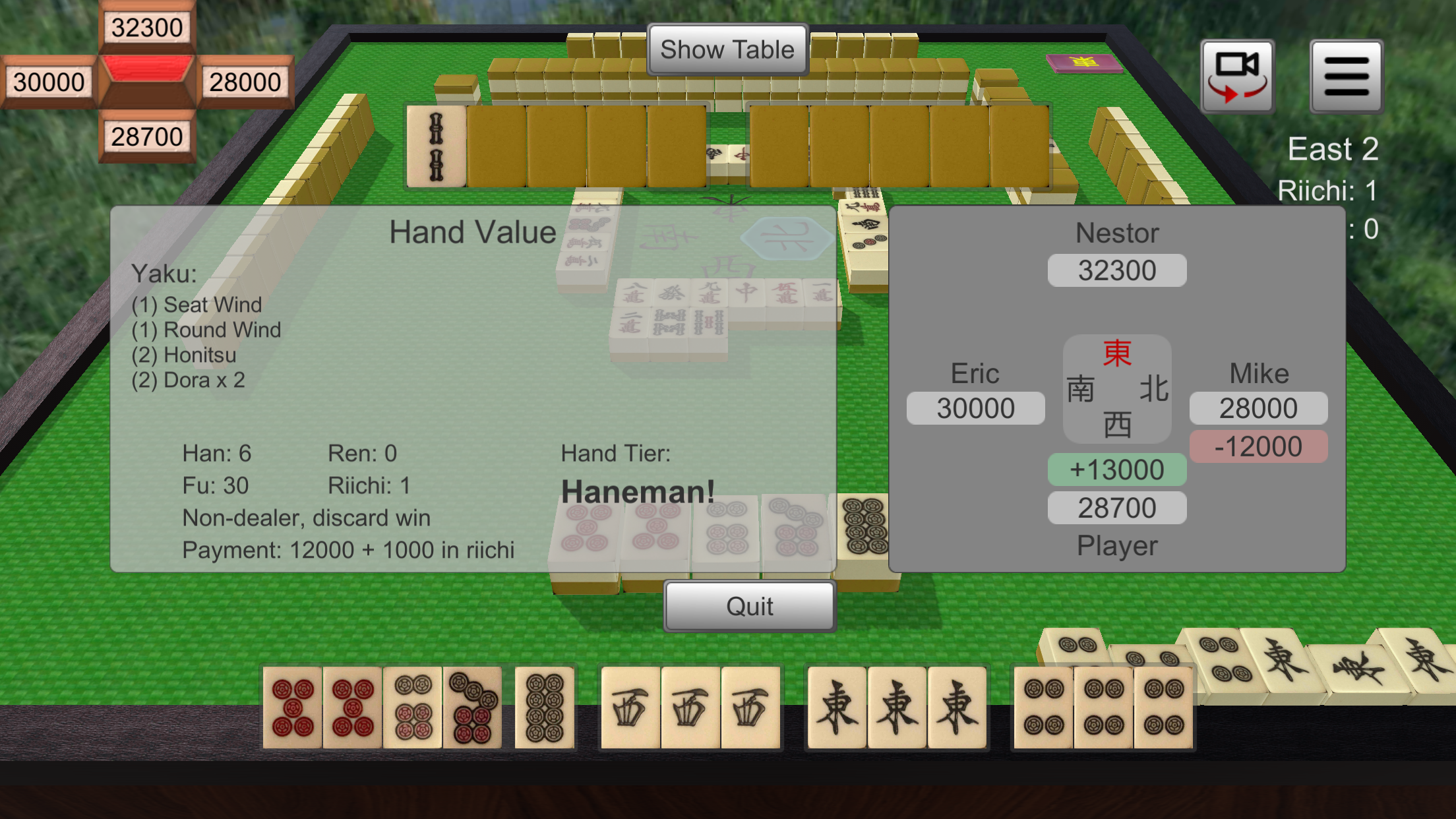Viewport: 1456px width, 819px height.
Task: Open the hamburger menu
Action: [x=1346, y=75]
